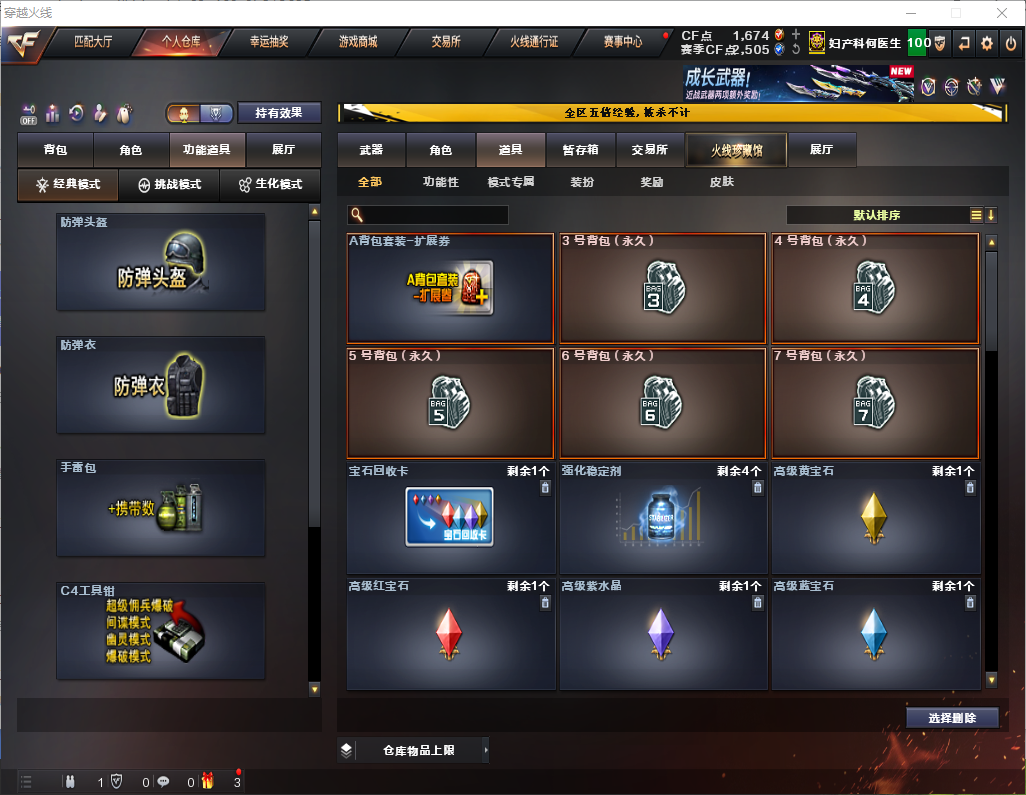The width and height of the screenshot is (1026, 795).
Task: Click the 选择删除 button
Action: click(952, 718)
